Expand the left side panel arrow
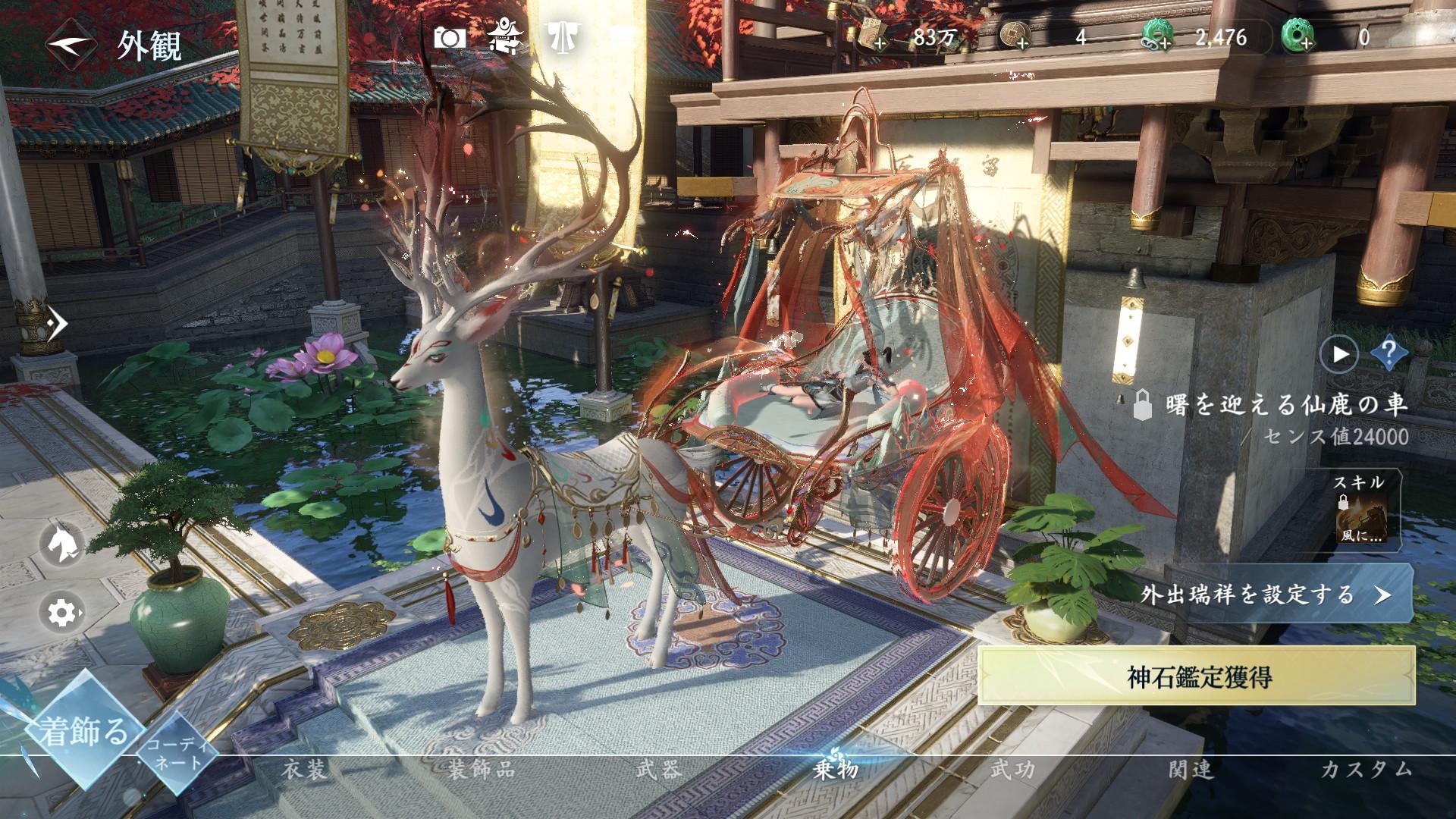 pyautogui.click(x=56, y=325)
